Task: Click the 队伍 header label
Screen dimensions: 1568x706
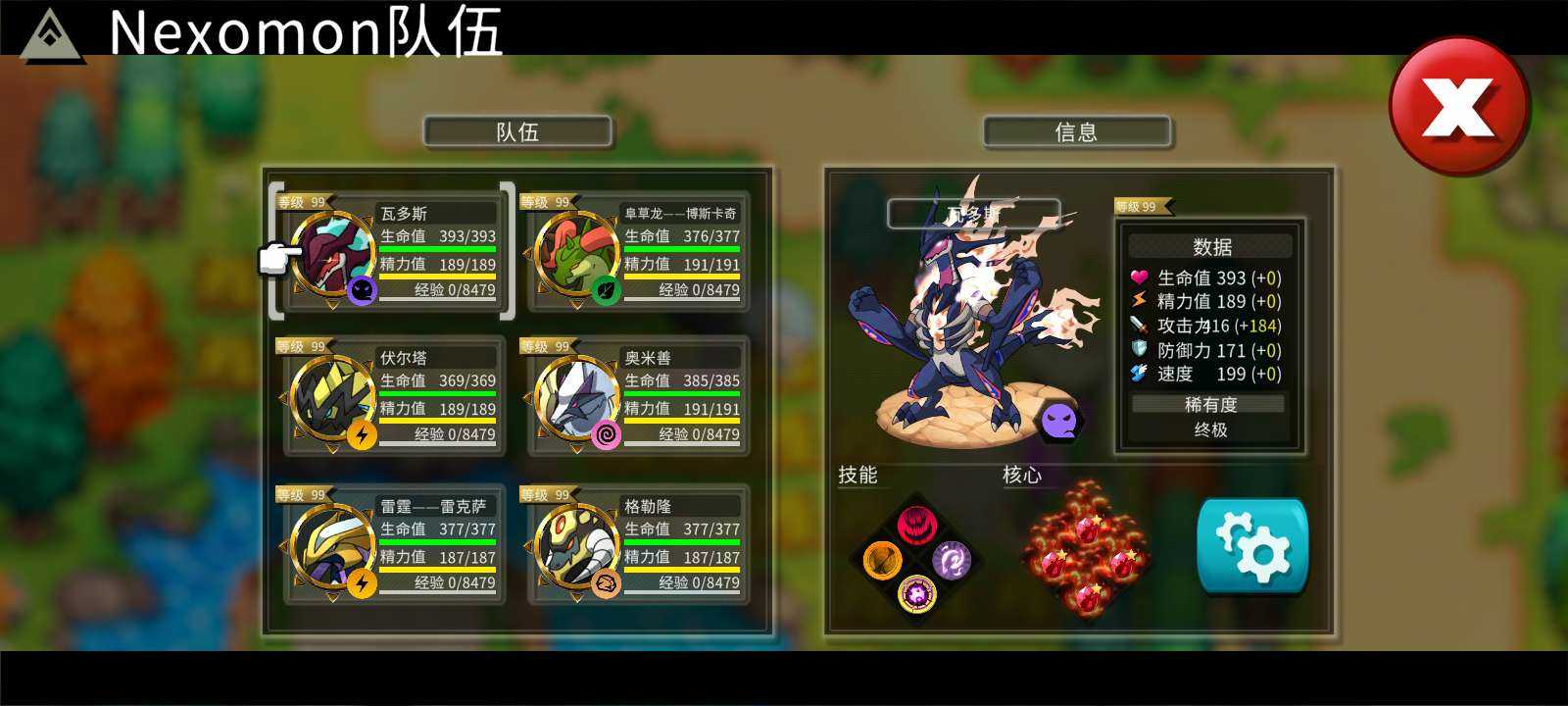Action: click(517, 132)
